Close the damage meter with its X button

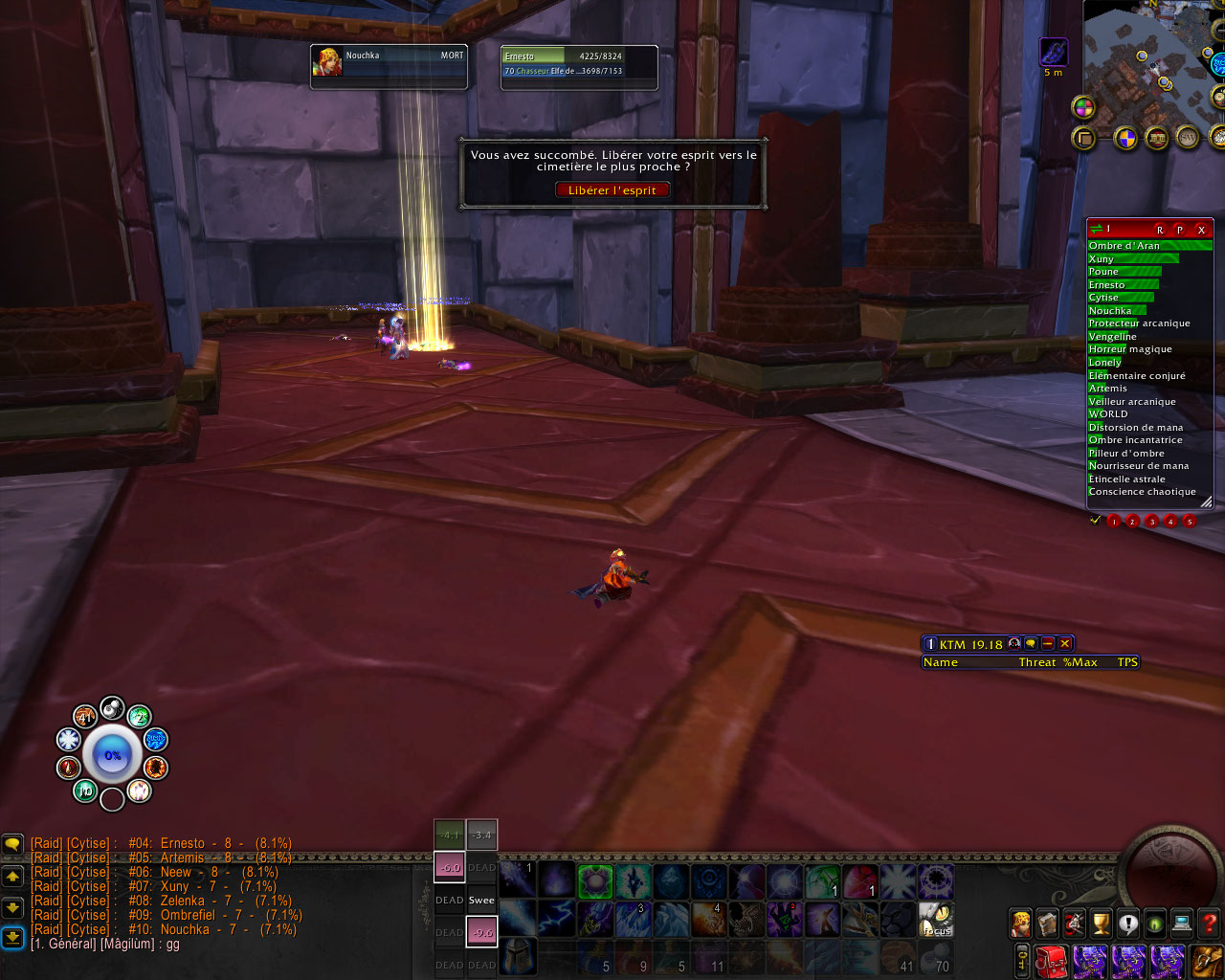point(1201,230)
